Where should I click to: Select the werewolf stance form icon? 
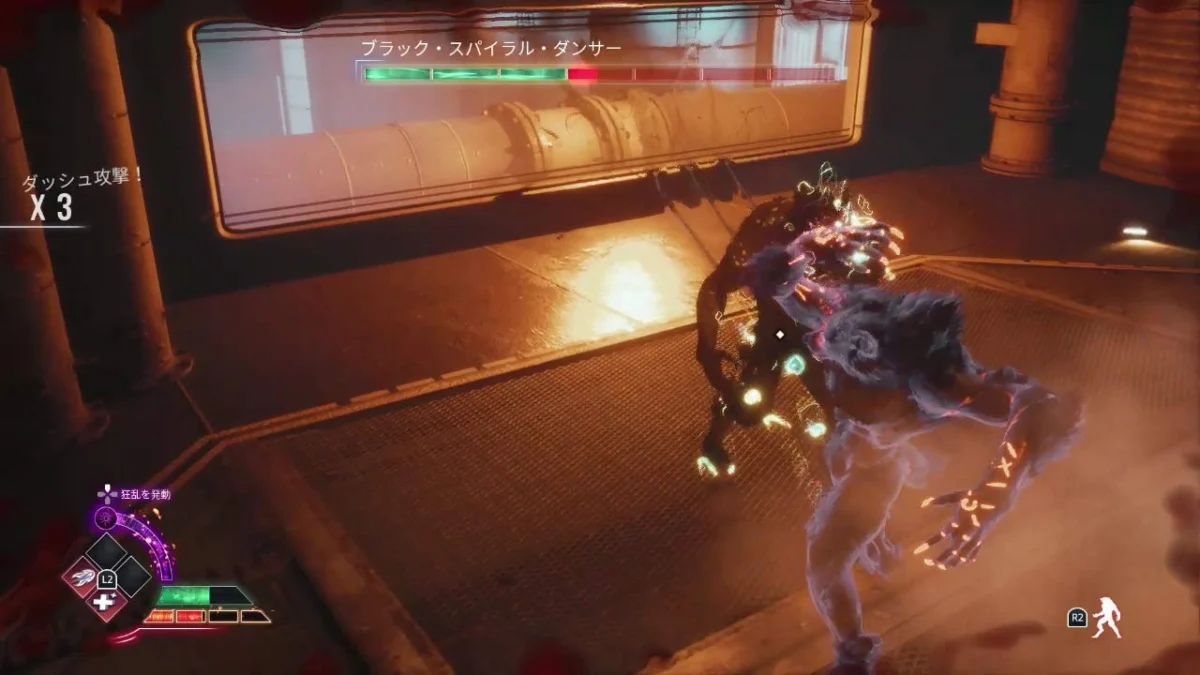[x=1106, y=619]
